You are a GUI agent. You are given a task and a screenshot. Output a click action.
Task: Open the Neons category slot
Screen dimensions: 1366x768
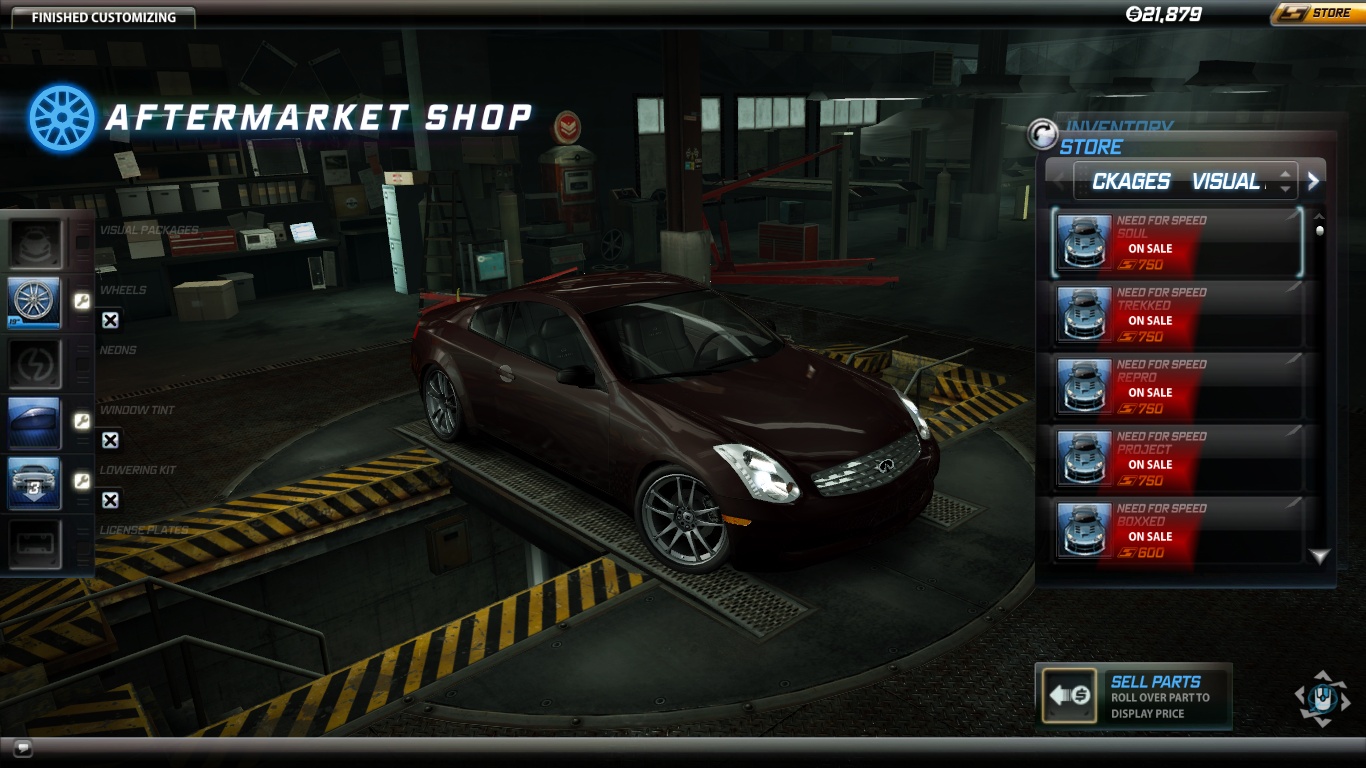coord(36,363)
